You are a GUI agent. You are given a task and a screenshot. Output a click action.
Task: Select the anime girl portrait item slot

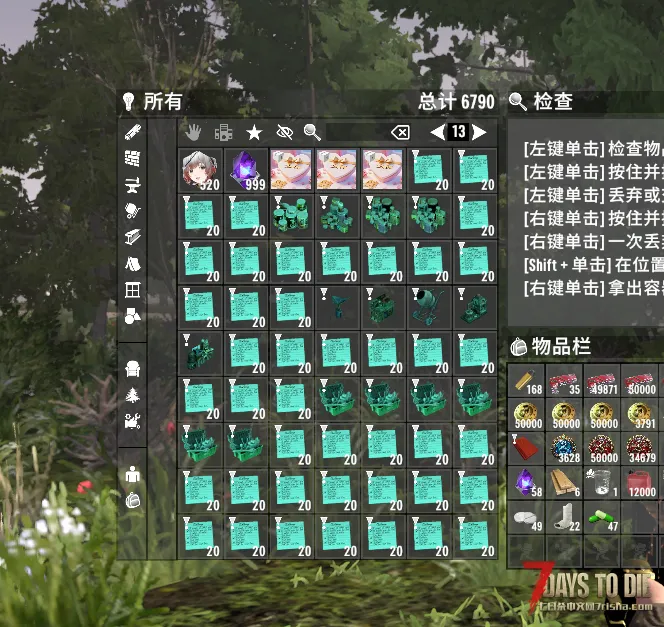(x=200, y=169)
